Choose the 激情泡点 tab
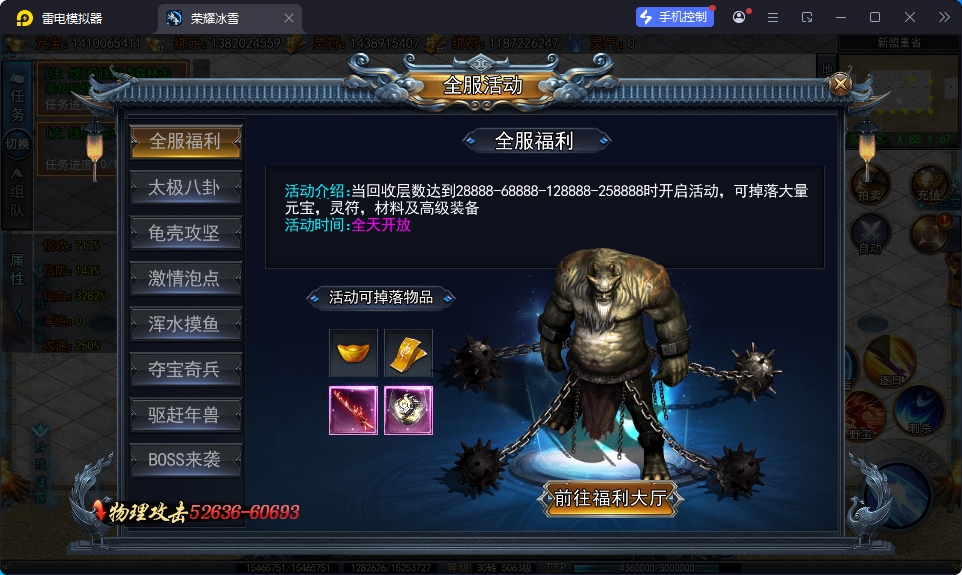 coord(185,278)
